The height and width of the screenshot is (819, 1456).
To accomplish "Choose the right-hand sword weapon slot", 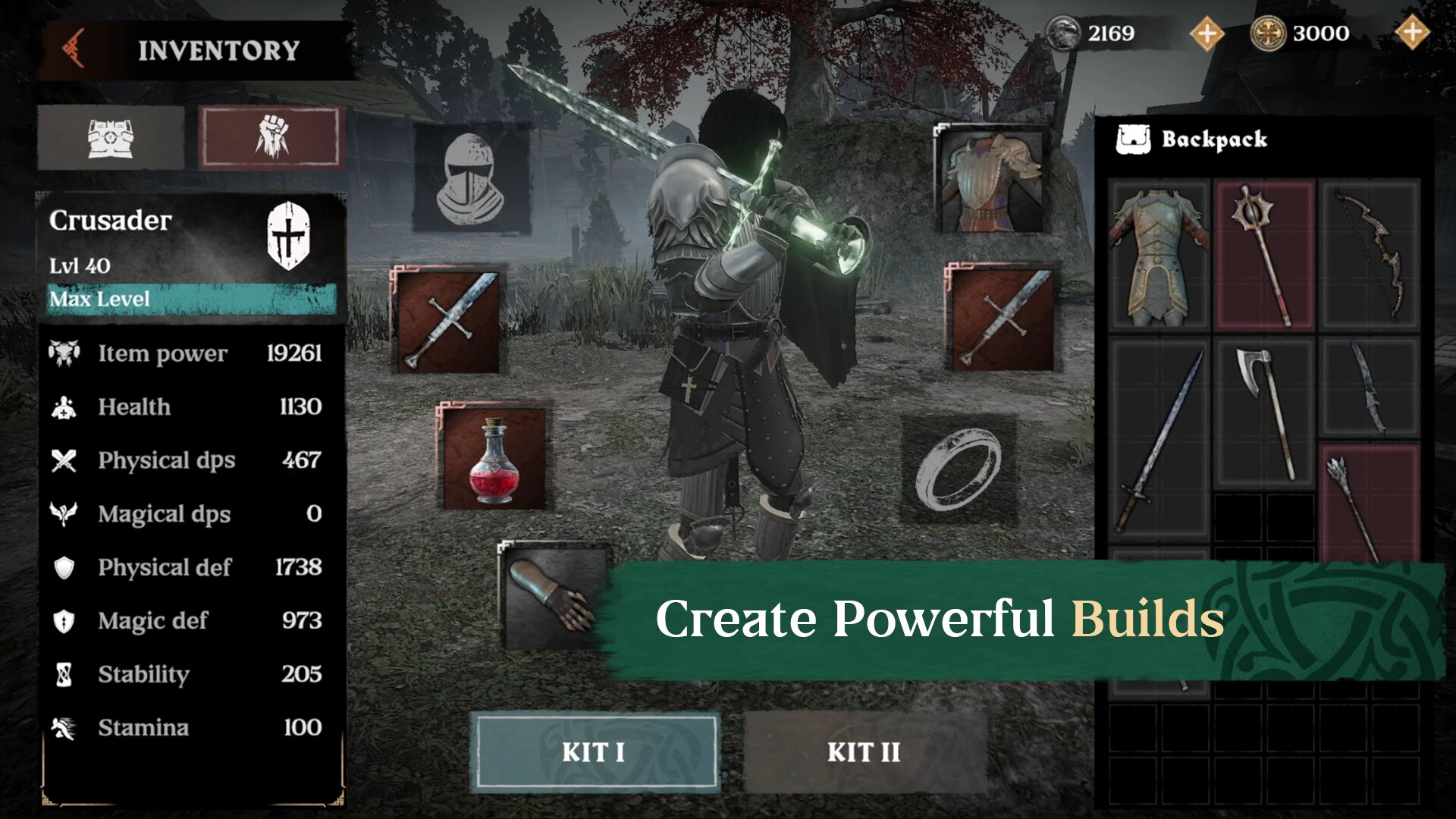I will [1002, 318].
